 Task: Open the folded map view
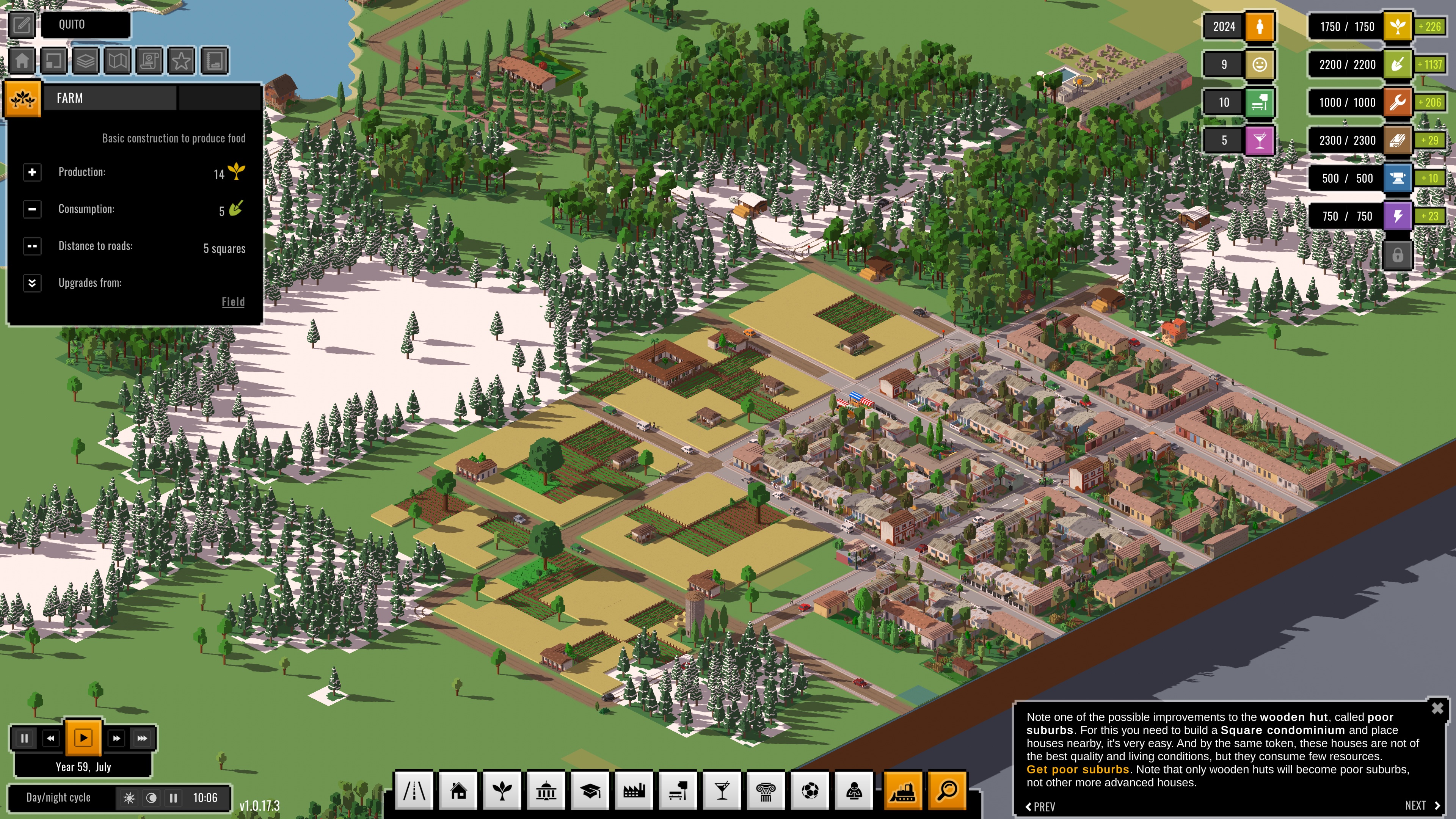click(118, 61)
